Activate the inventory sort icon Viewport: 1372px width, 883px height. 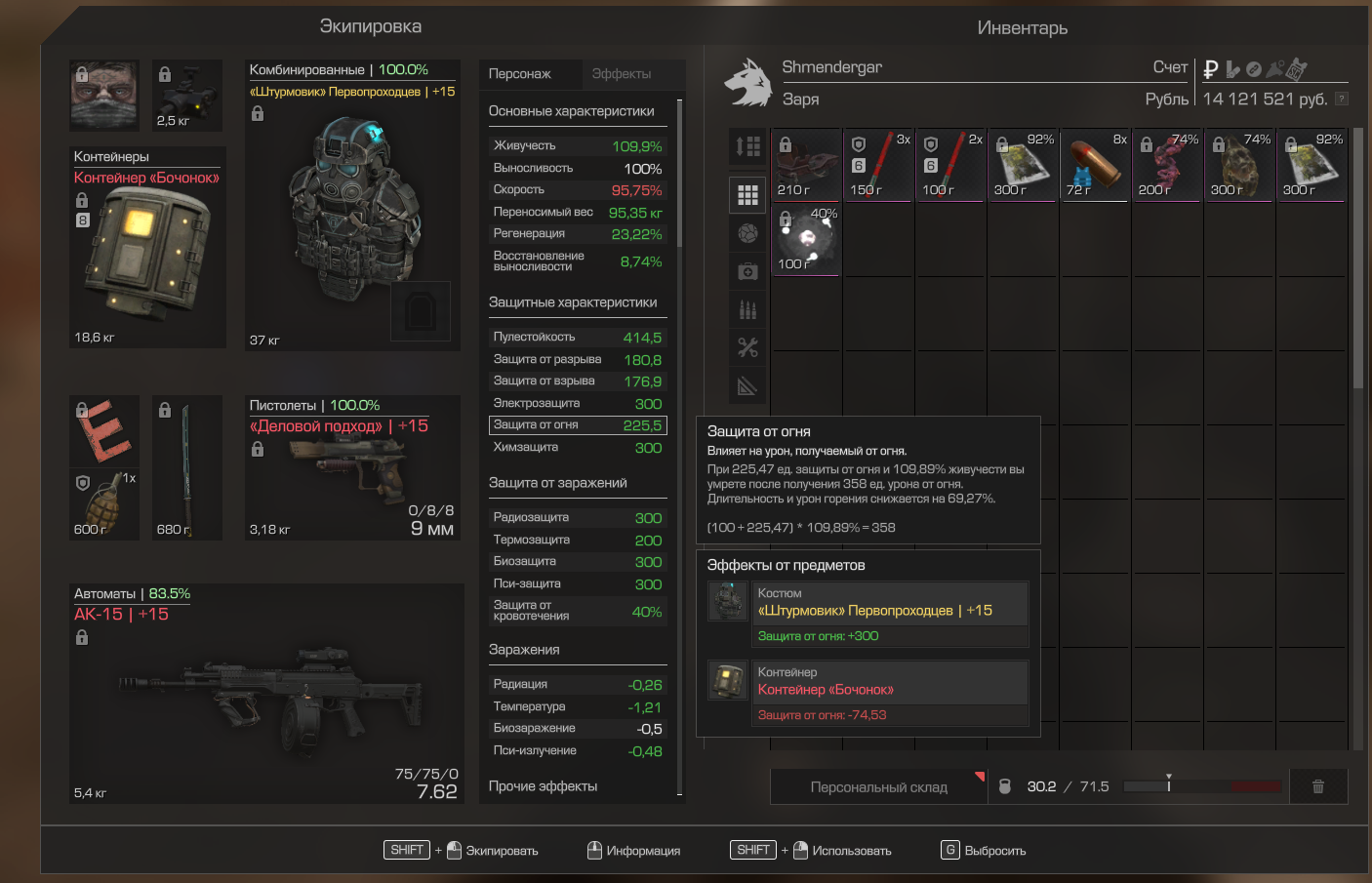point(748,146)
